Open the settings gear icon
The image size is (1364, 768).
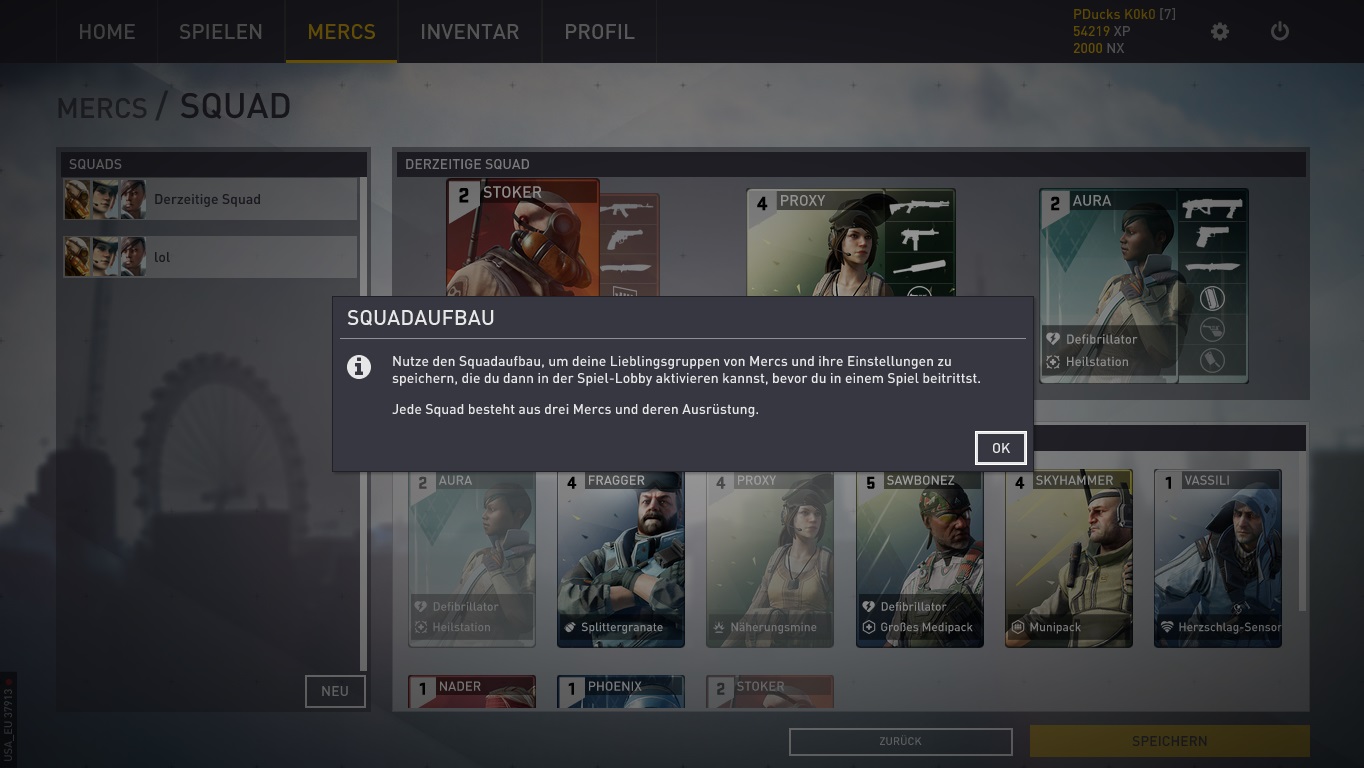(x=1219, y=32)
